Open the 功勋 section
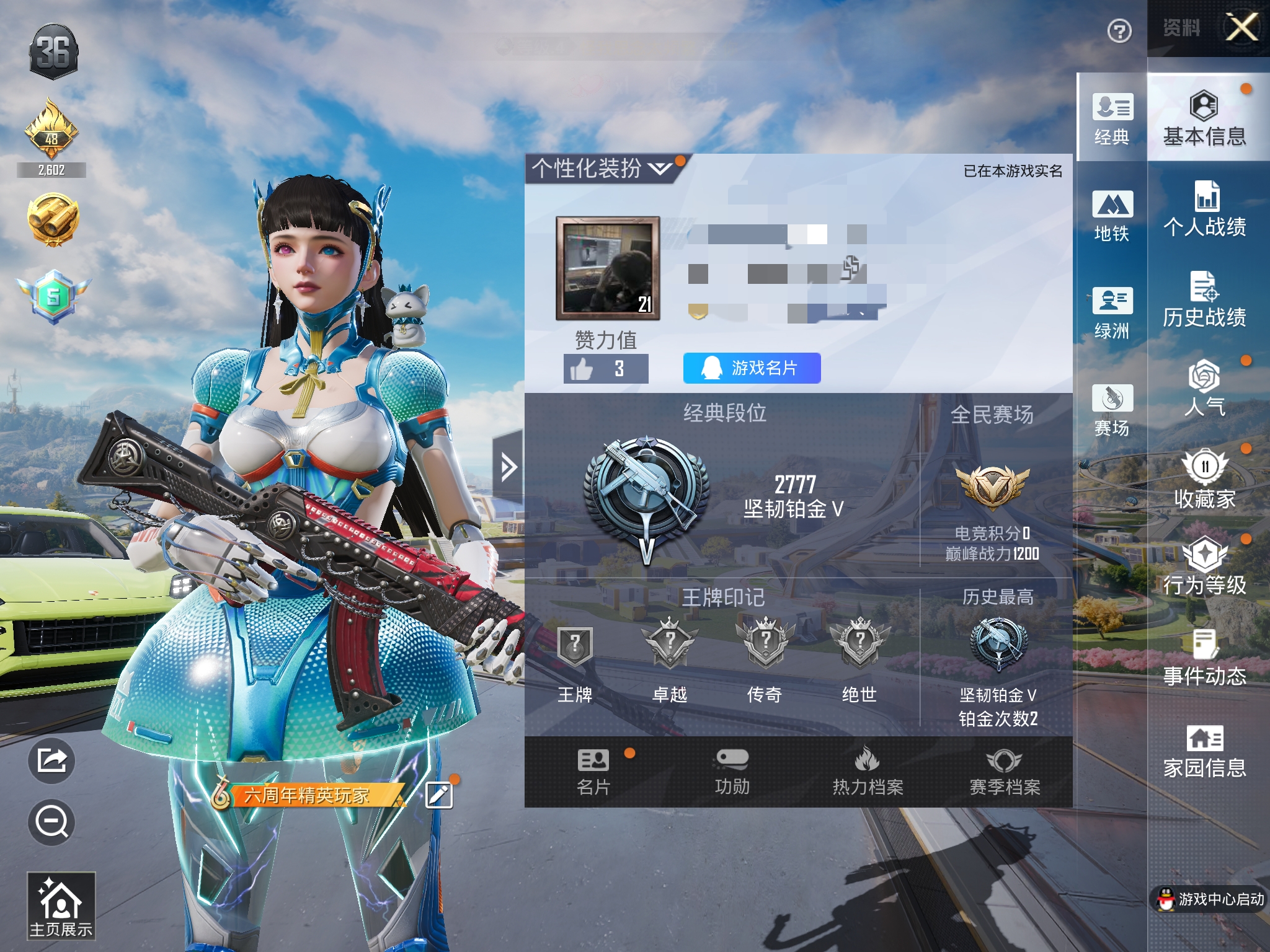 pyautogui.click(x=732, y=772)
